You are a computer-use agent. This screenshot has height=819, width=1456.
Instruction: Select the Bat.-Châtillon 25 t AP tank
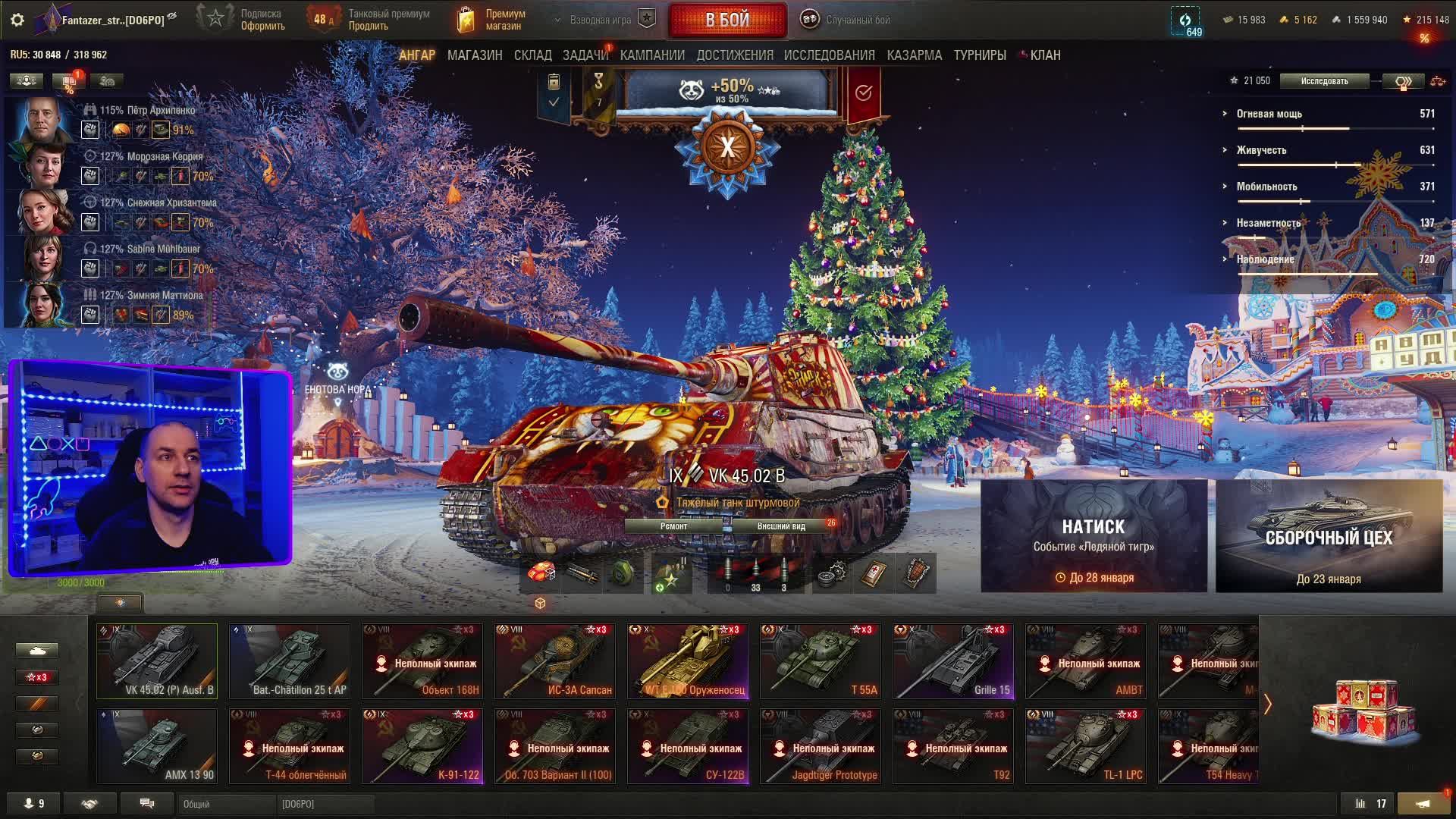[290, 661]
